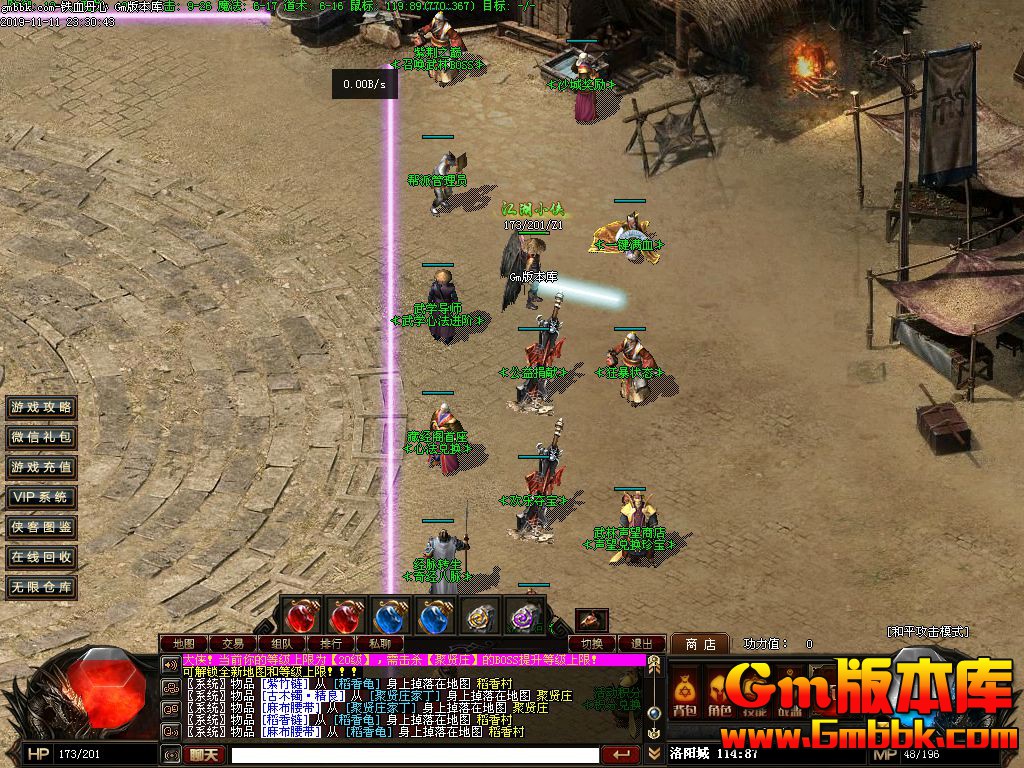
Task: Choose the 排行 ranking tab
Action: 331,643
